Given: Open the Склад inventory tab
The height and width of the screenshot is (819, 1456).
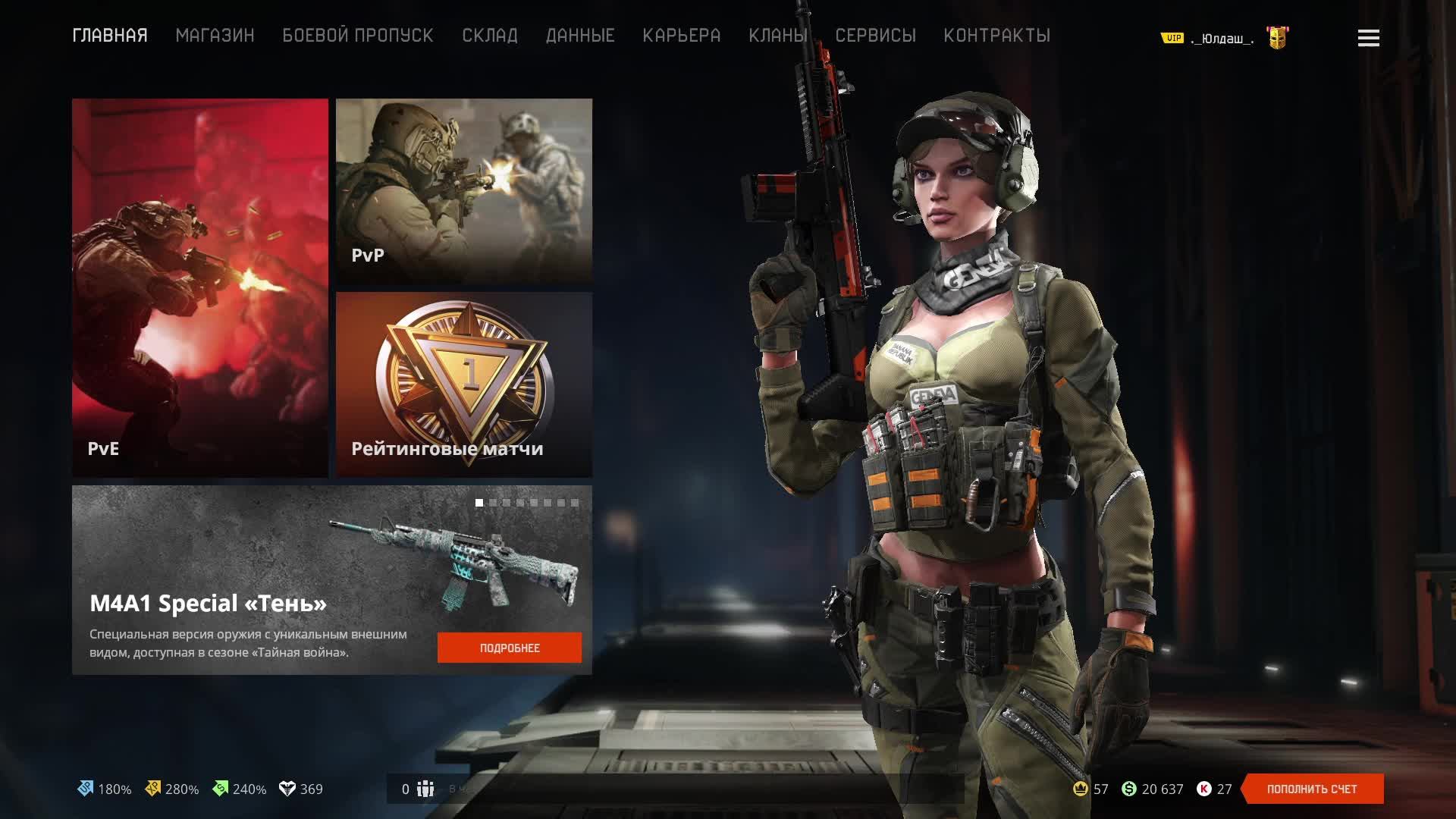Looking at the screenshot, I should tap(490, 36).
